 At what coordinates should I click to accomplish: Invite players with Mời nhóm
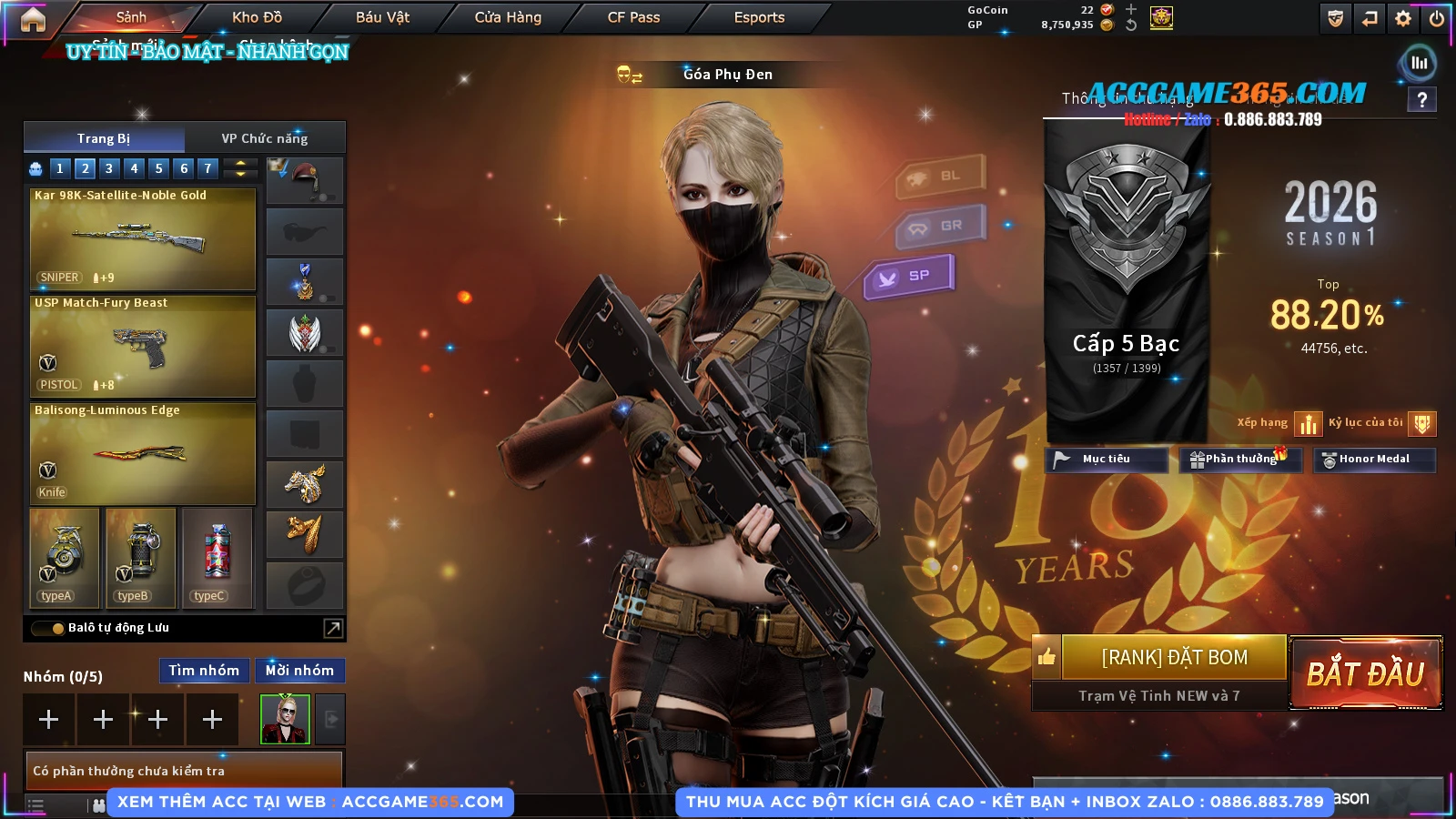tap(299, 671)
